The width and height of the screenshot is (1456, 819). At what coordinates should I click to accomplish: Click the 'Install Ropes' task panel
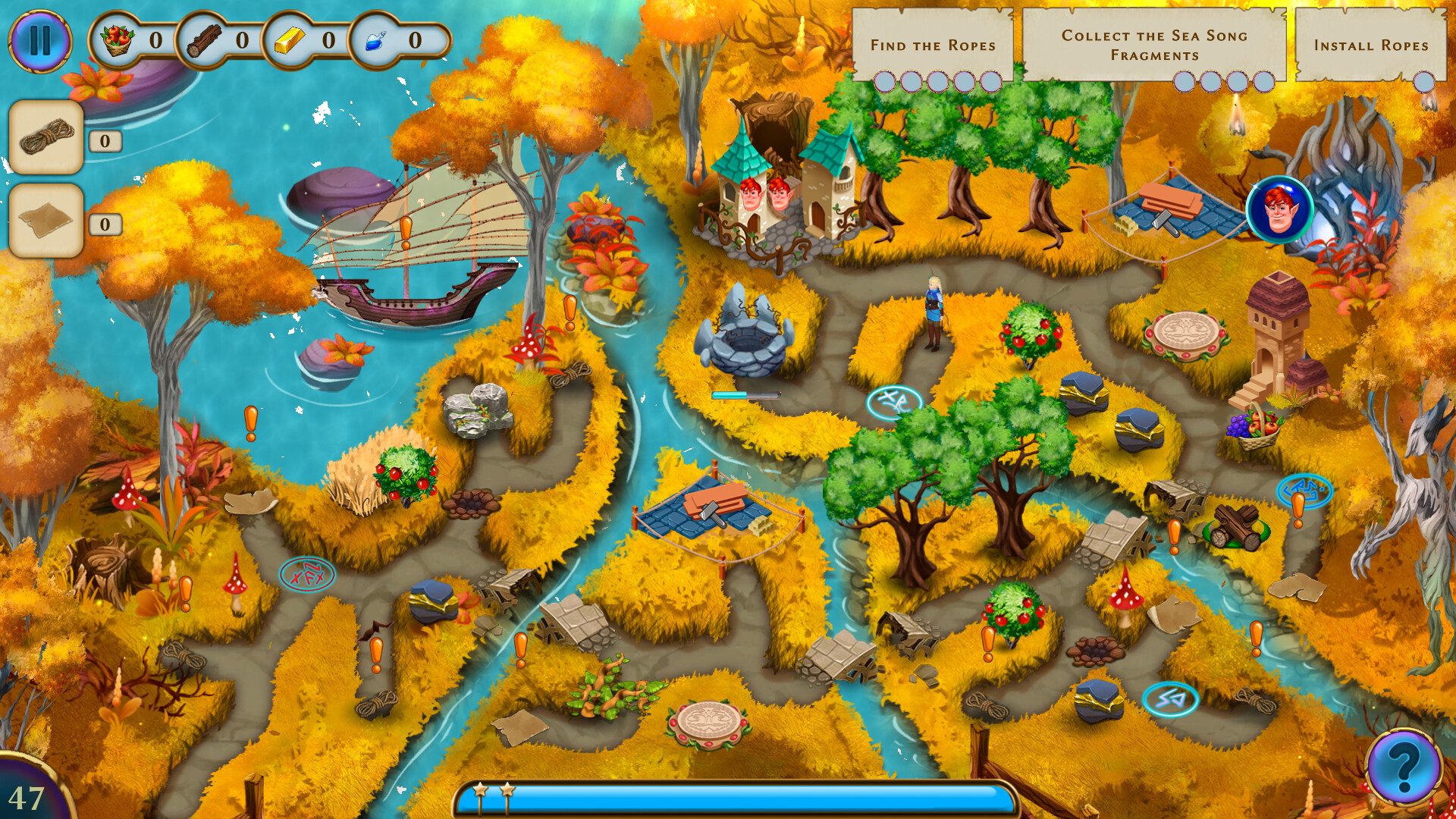1370,45
